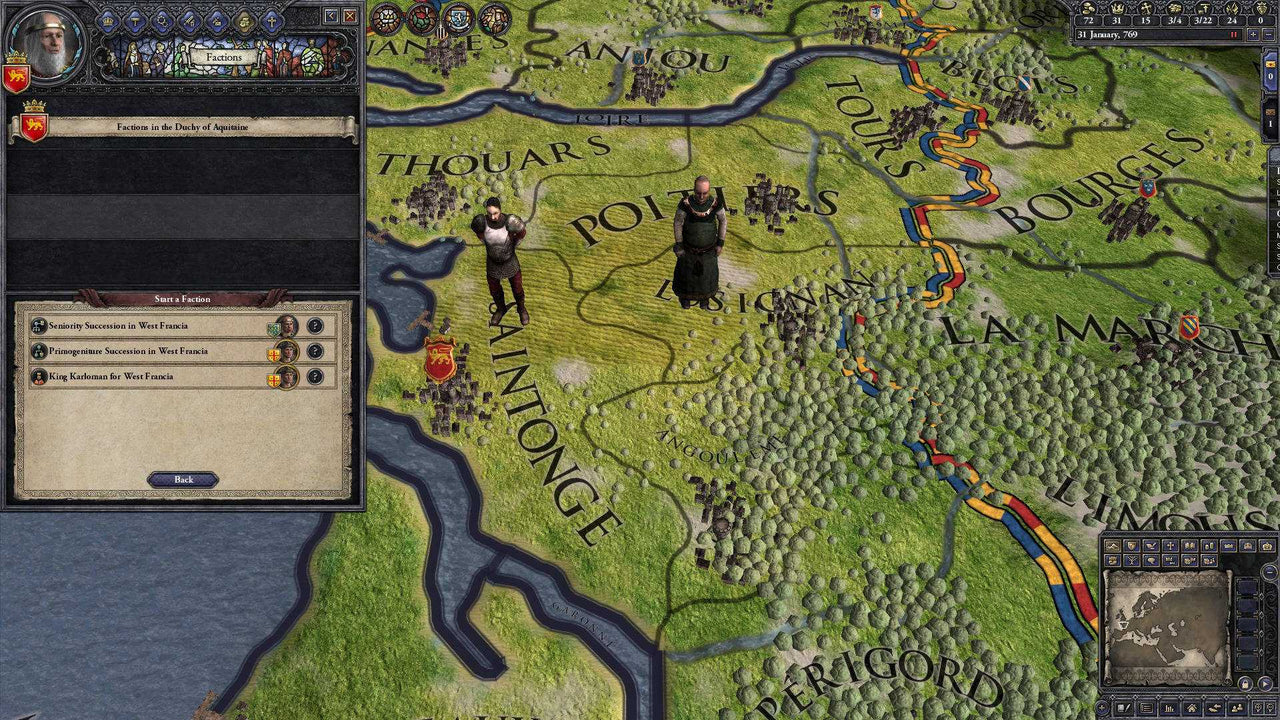
Task: Click the piety icon in the top-right bar
Action: (1146, 9)
